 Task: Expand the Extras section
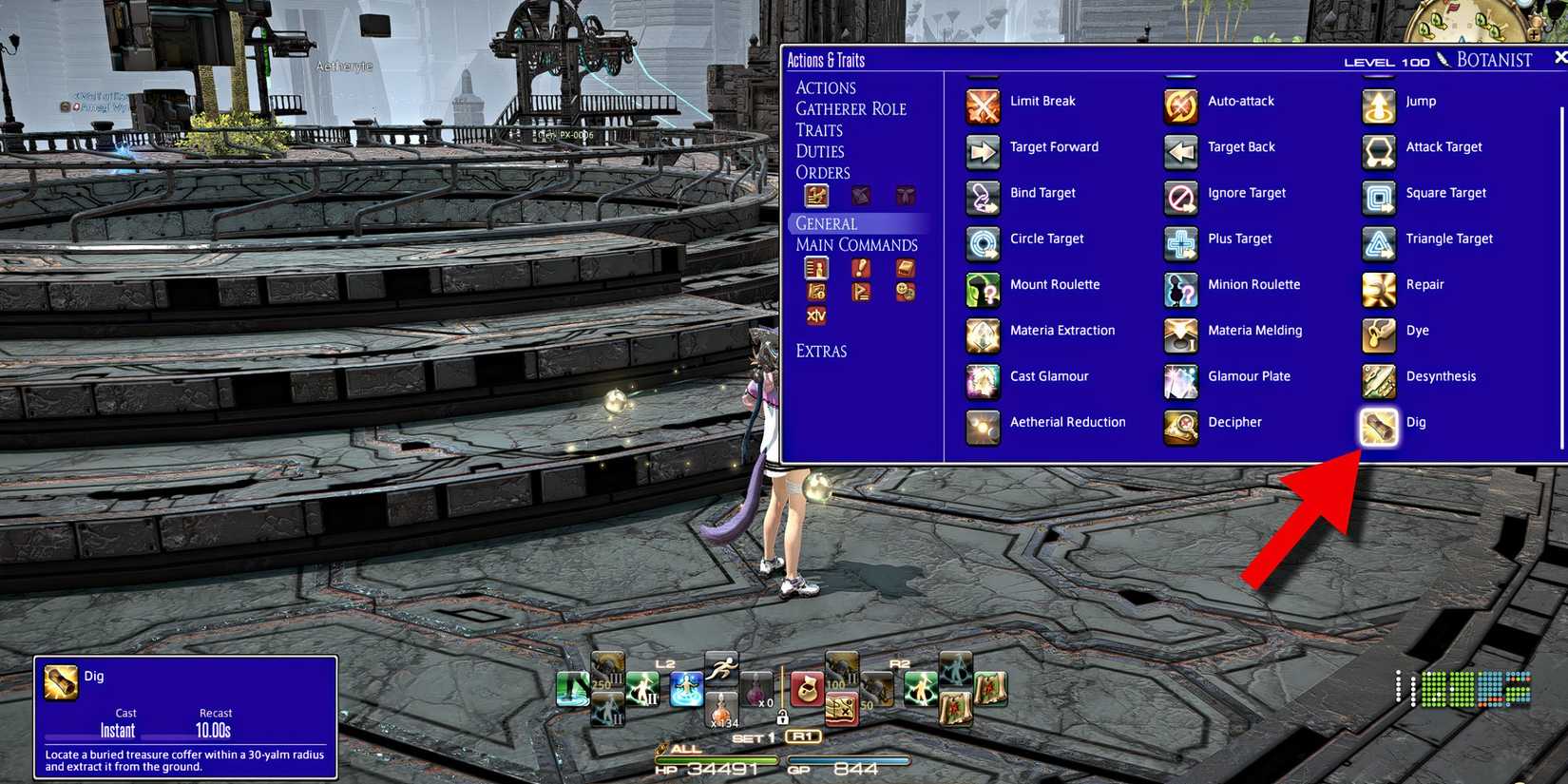pyautogui.click(x=821, y=351)
